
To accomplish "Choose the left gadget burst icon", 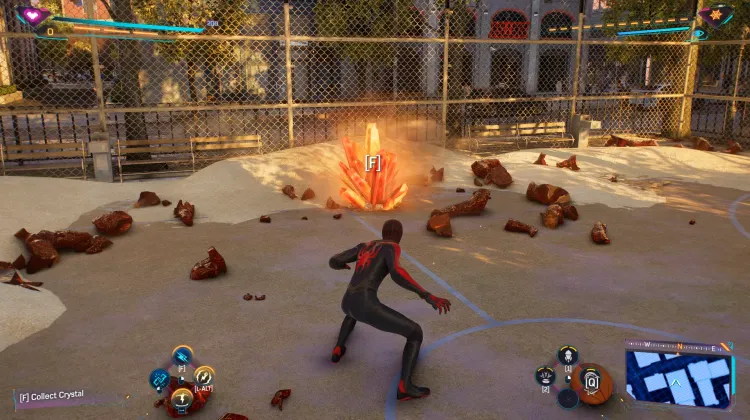I will coord(545,376).
